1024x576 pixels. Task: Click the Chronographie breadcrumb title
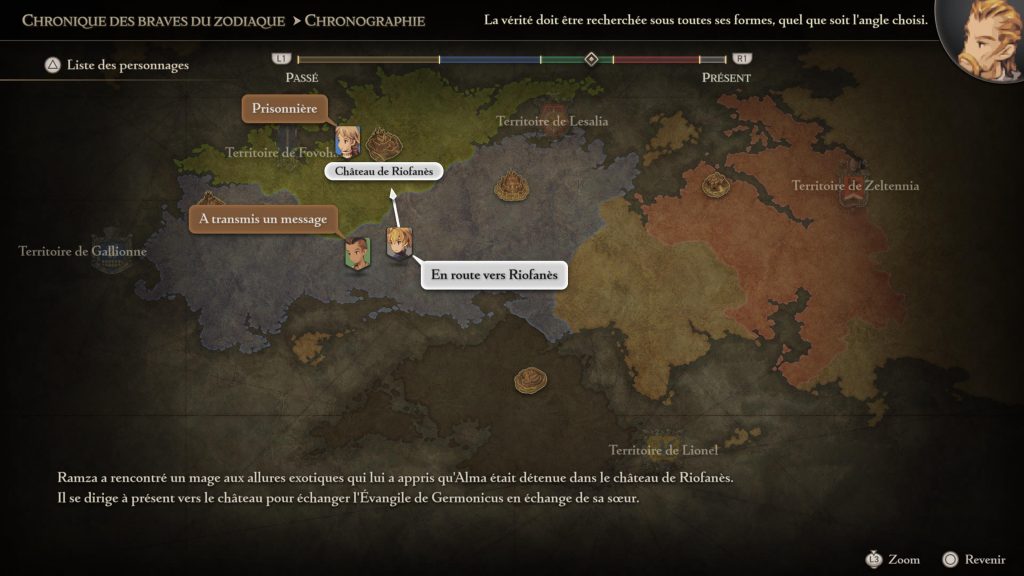[x=364, y=20]
